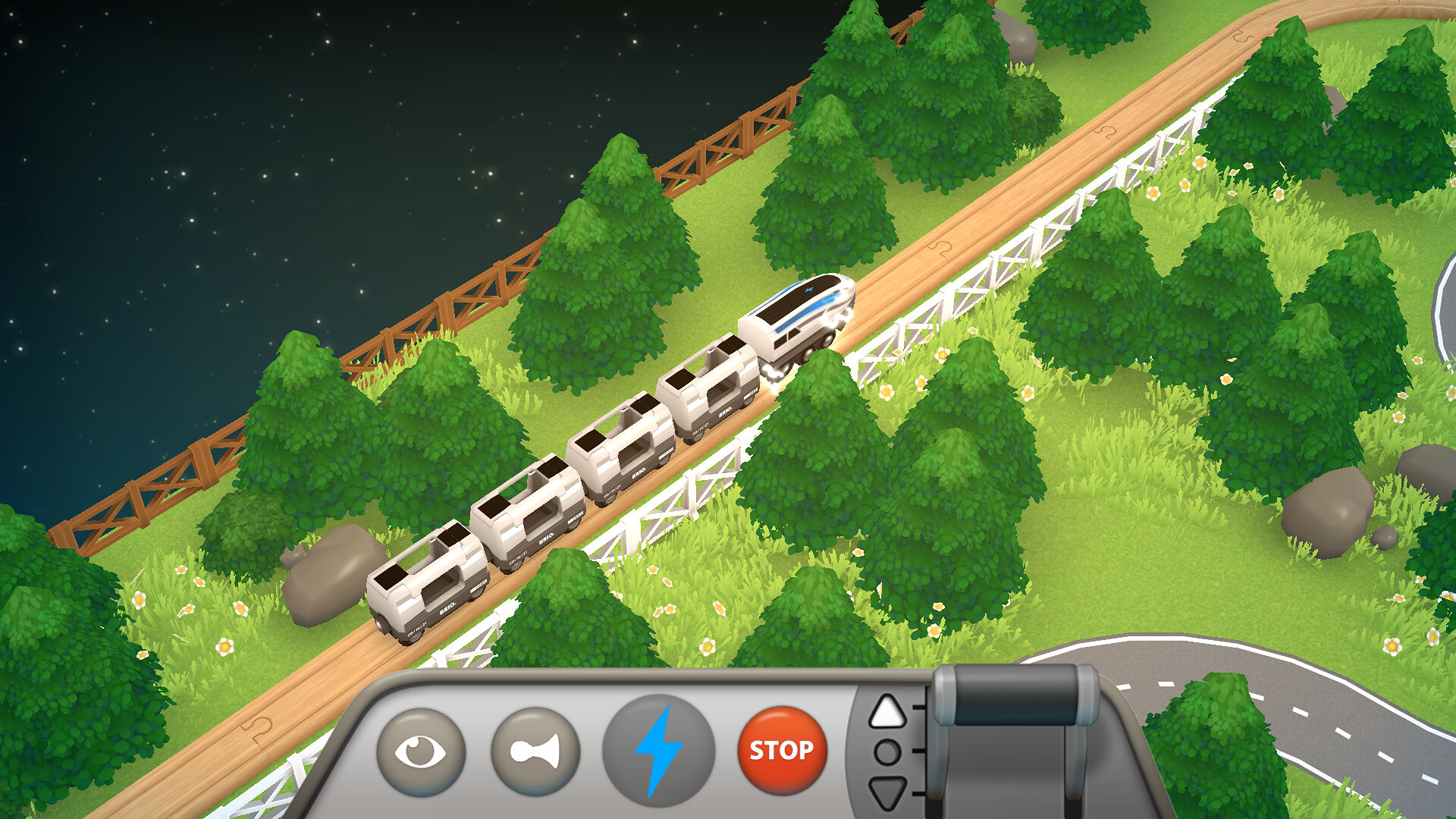1456x819 pixels.
Task: Click the throttle lever handle
Action: pos(1015,697)
